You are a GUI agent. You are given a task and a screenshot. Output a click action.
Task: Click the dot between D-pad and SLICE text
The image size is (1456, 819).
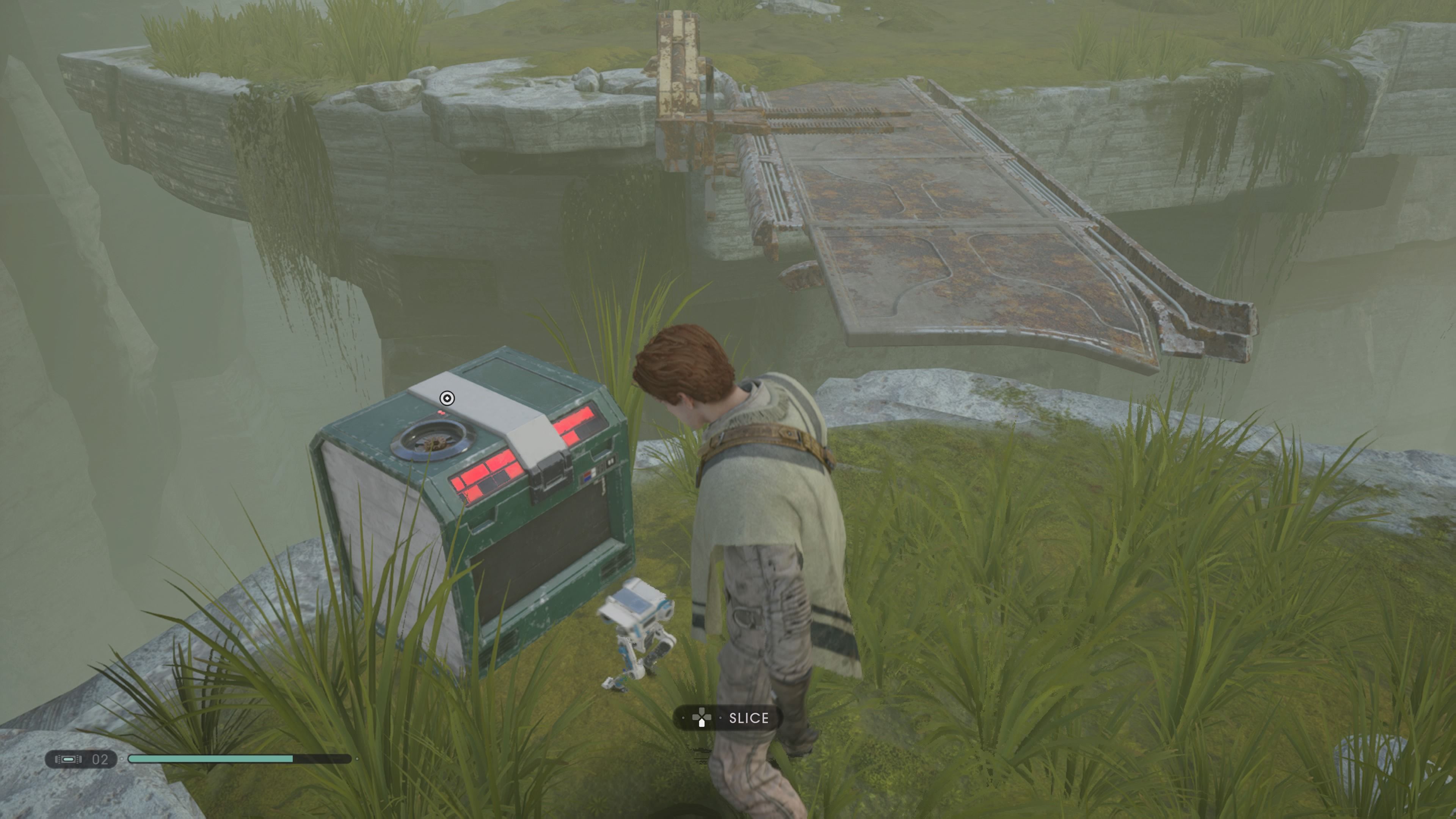720,718
